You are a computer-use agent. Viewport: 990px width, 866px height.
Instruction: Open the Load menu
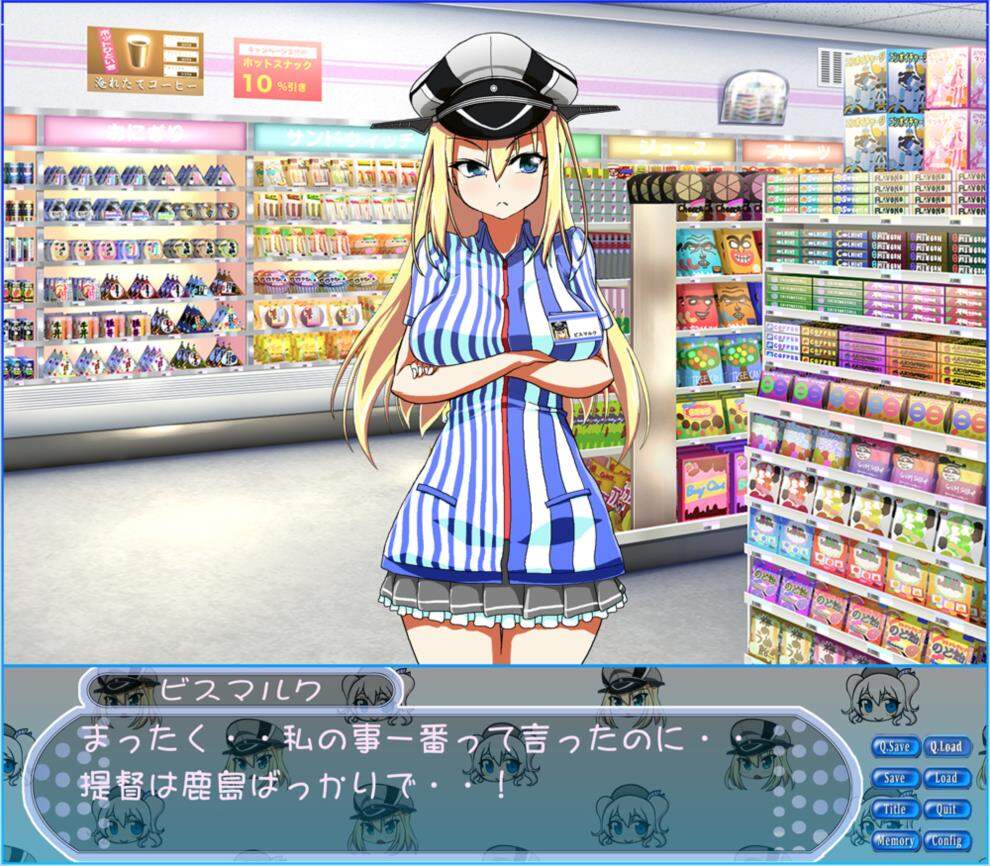tap(945, 778)
